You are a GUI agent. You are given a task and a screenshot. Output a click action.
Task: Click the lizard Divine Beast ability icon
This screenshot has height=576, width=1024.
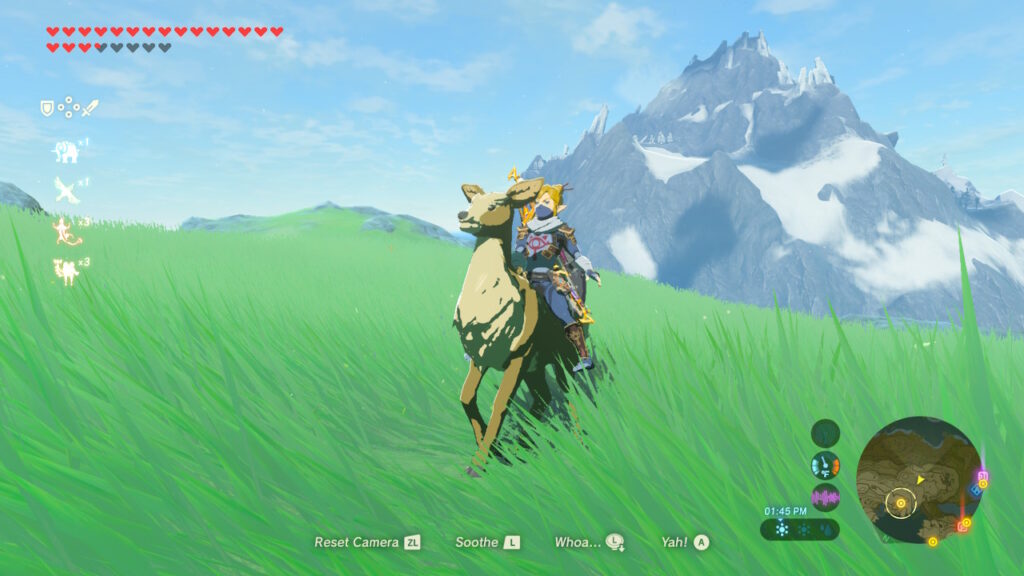[67, 231]
